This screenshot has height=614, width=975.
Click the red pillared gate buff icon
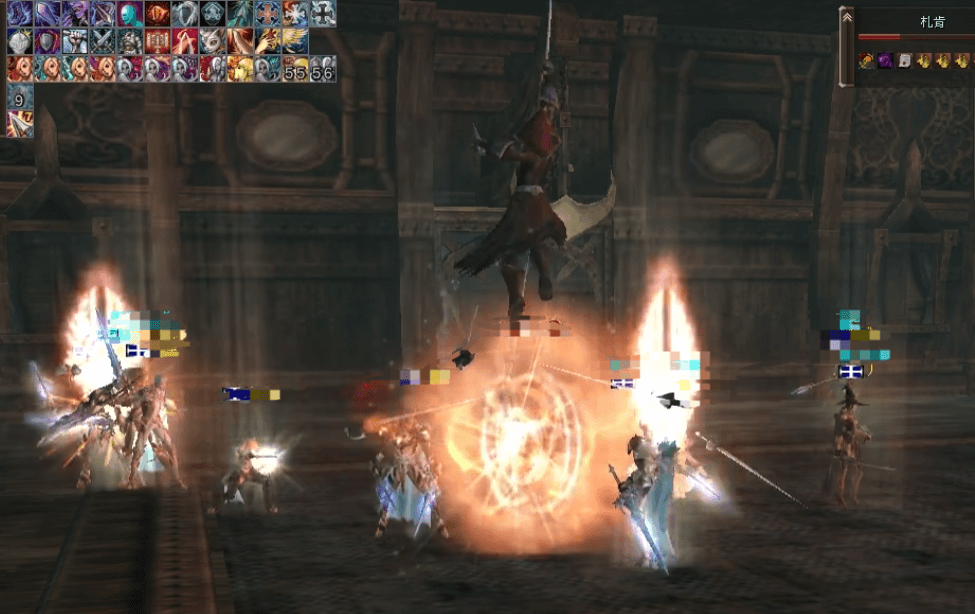click(158, 41)
